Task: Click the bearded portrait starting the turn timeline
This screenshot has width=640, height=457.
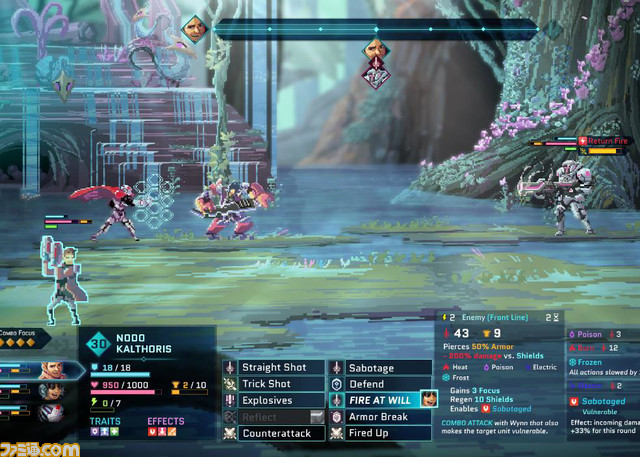Action: point(195,25)
